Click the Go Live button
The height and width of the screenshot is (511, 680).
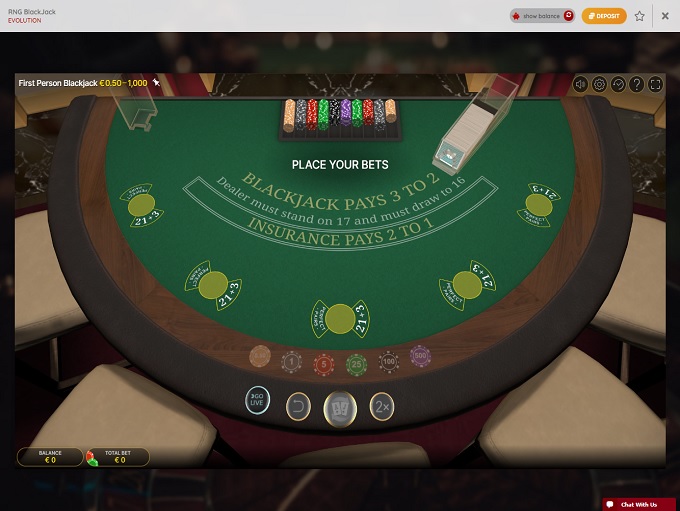[258, 400]
